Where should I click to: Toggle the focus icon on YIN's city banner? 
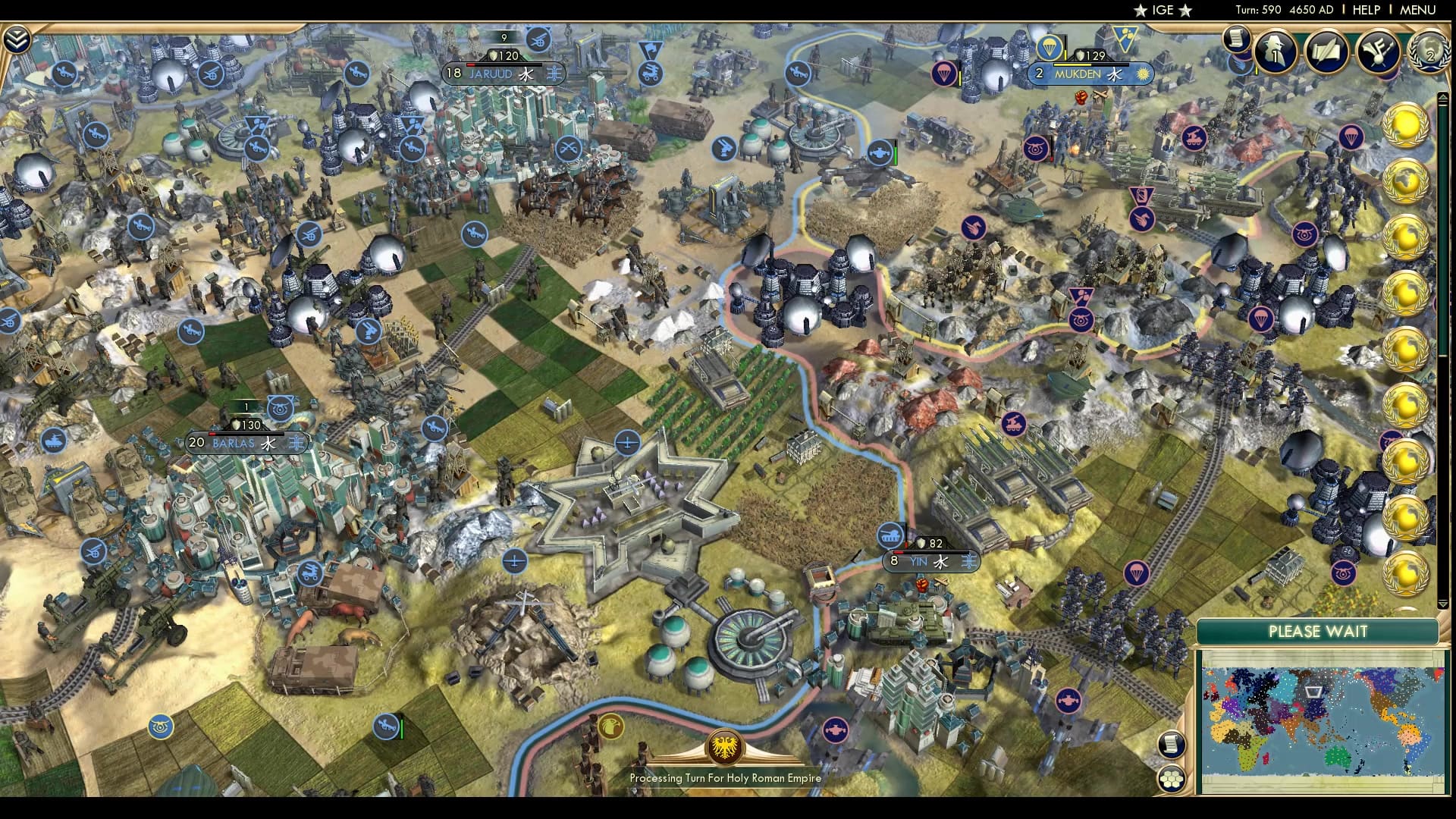(968, 561)
